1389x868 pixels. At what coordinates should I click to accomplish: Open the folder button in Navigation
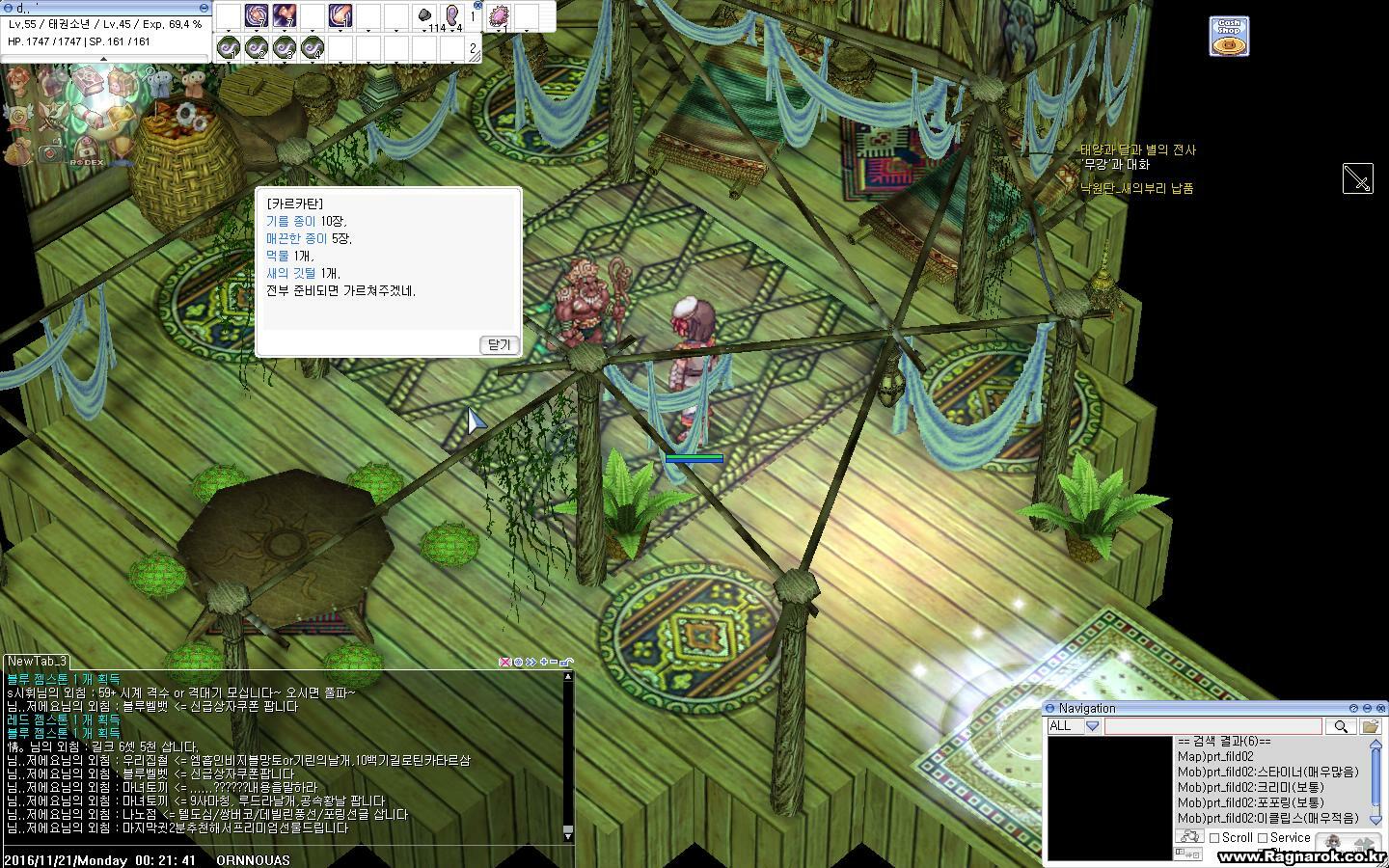click(x=1370, y=726)
